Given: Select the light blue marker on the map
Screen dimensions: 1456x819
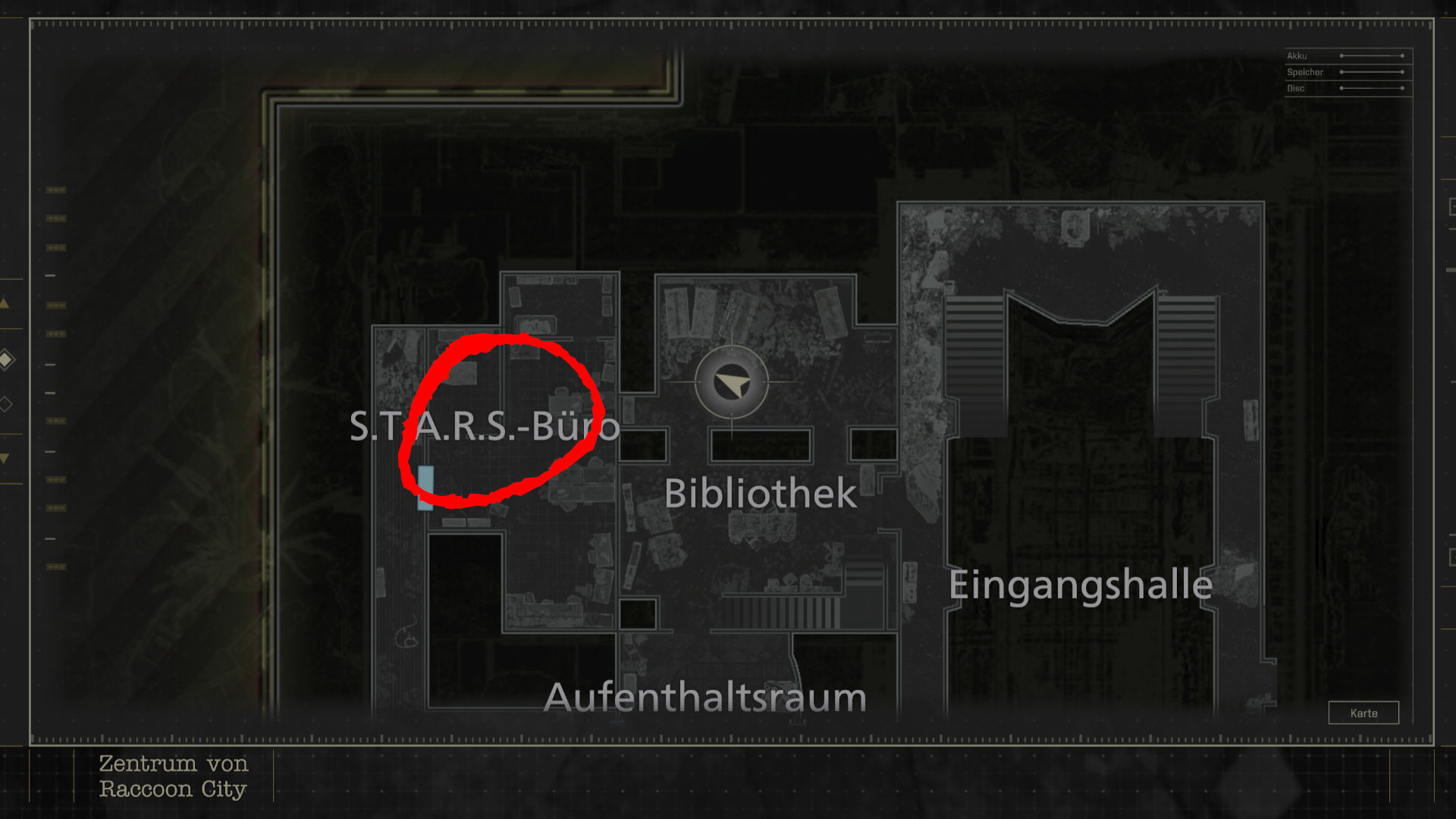Looking at the screenshot, I should [425, 487].
